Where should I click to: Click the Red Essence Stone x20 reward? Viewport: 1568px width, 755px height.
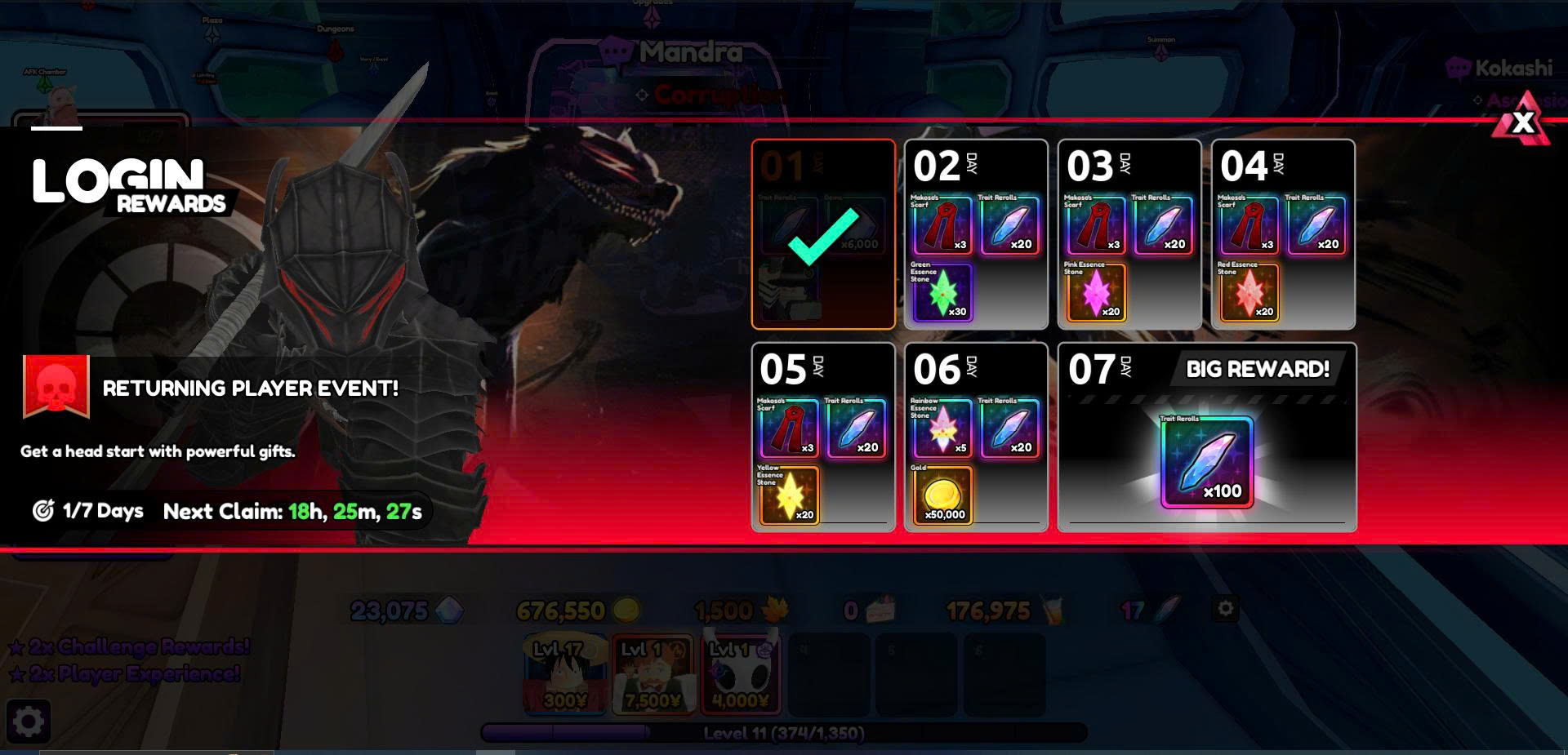(1249, 292)
